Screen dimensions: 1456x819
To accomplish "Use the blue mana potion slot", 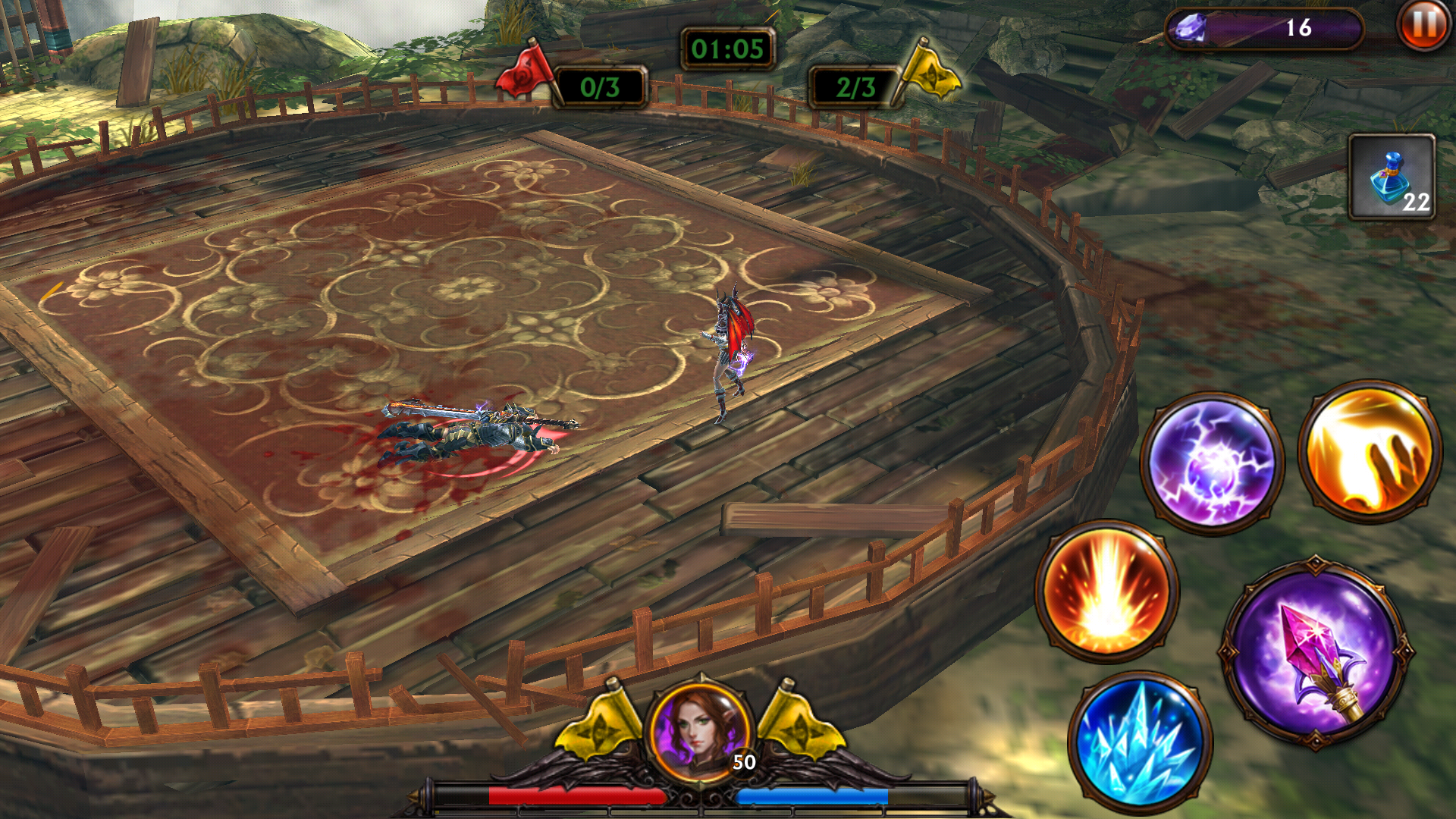I will coord(1392,177).
